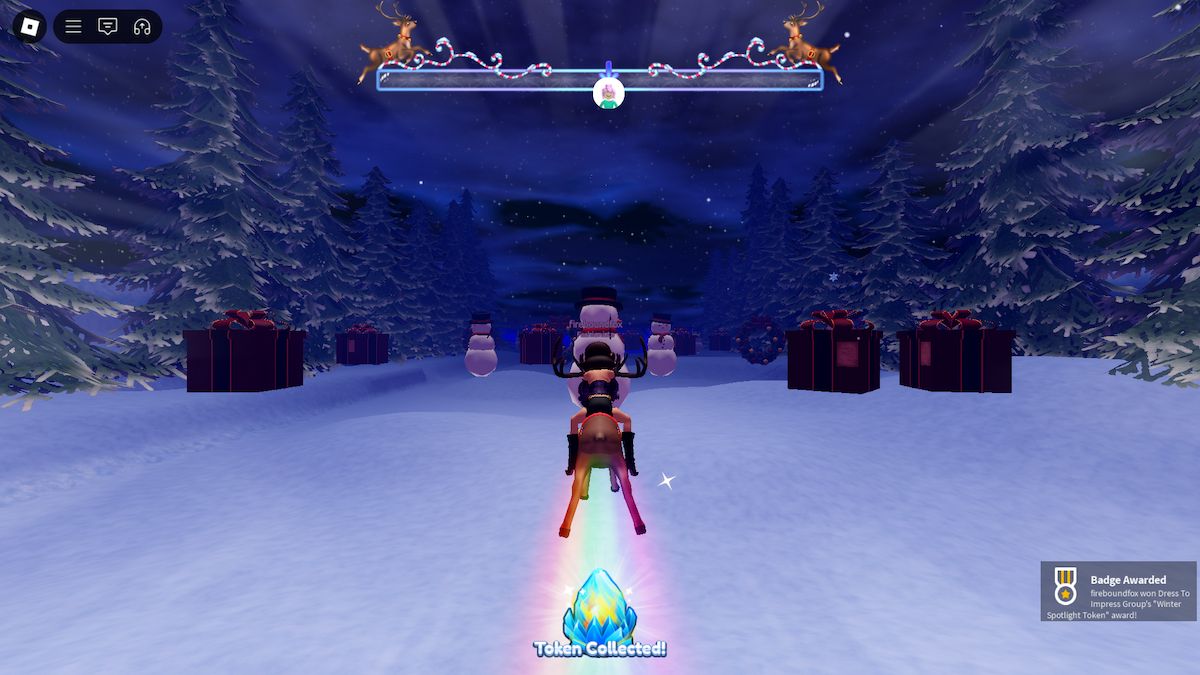The width and height of the screenshot is (1200, 675).
Task: Open the Roblox logo menu
Action: coord(29,26)
